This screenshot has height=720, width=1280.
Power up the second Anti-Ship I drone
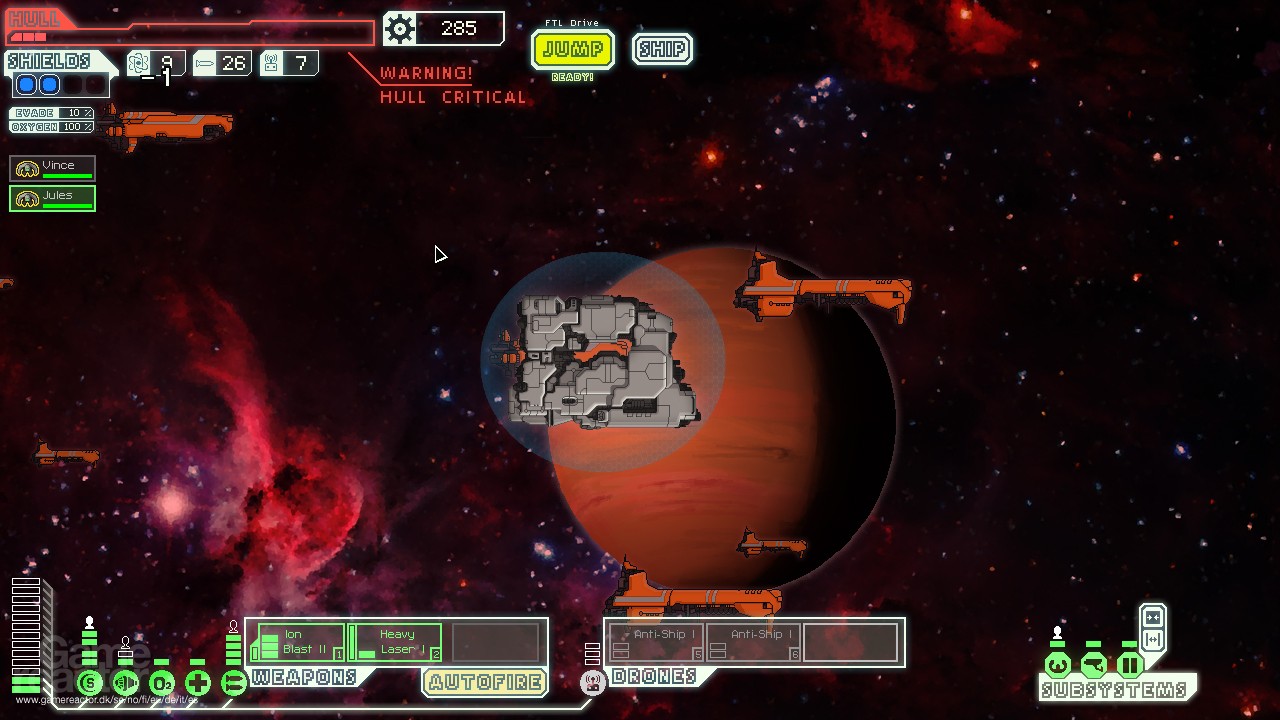[x=753, y=640]
